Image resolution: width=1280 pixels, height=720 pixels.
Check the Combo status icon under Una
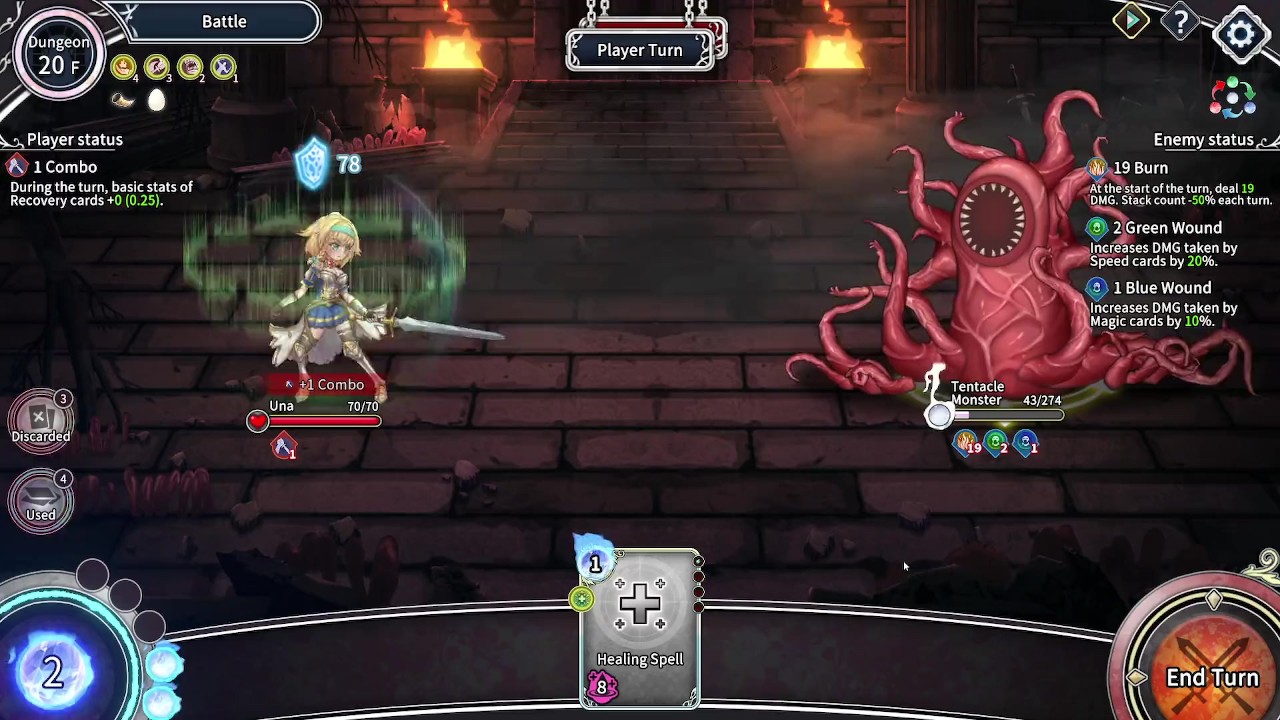(x=284, y=447)
